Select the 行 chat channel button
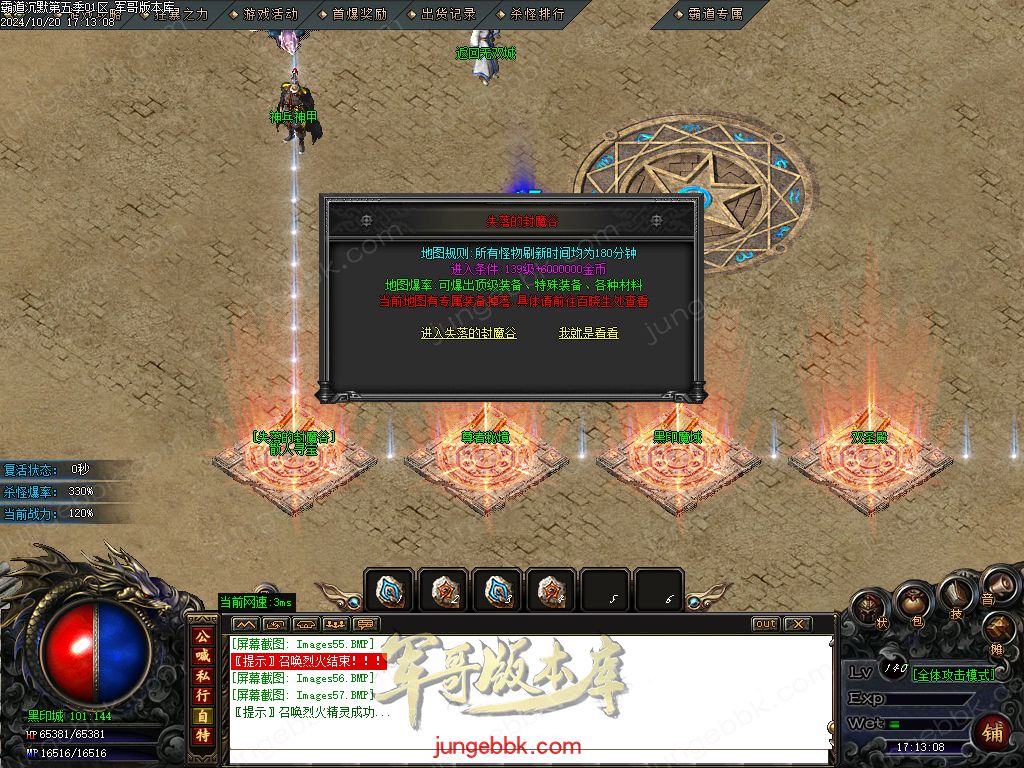1024x768 pixels. [202, 694]
